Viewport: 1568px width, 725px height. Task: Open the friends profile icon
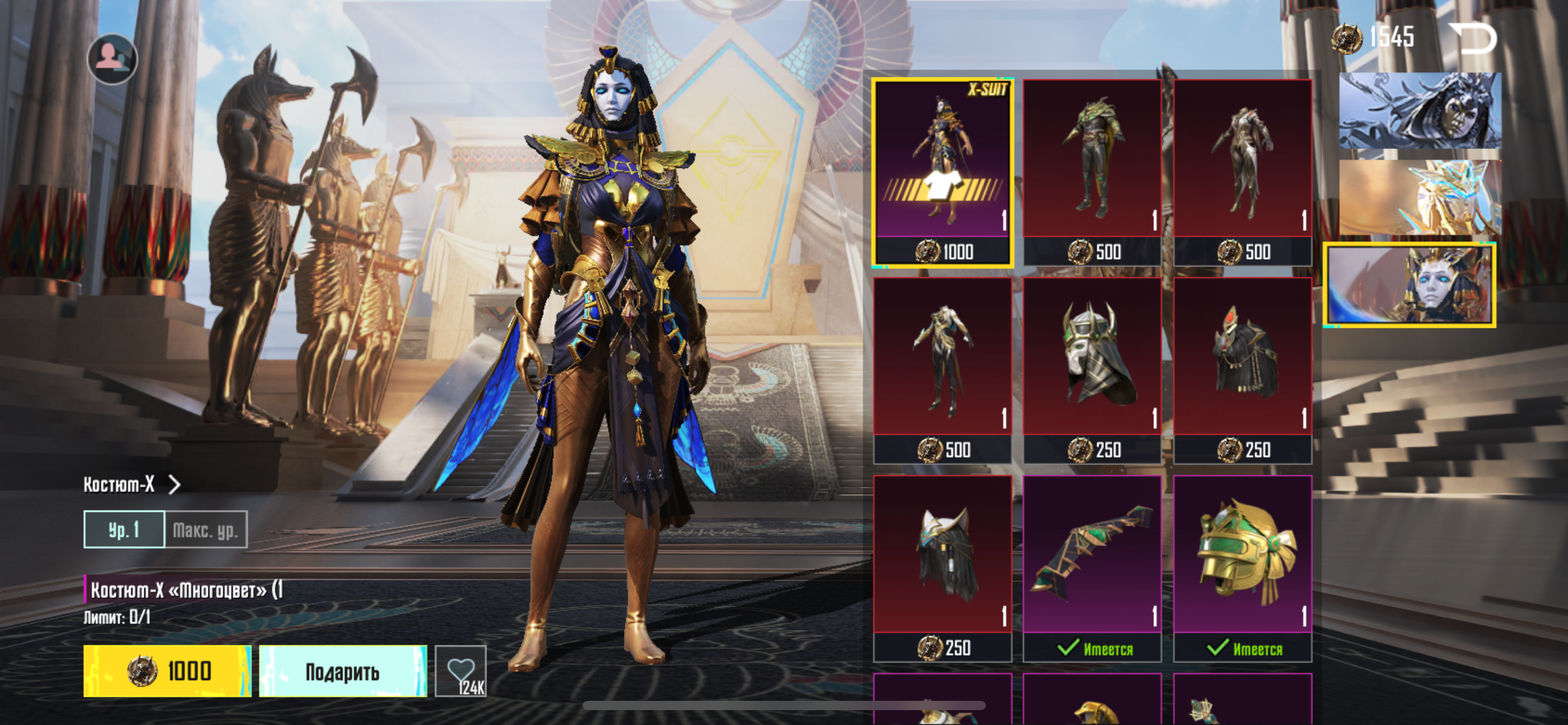[x=112, y=59]
